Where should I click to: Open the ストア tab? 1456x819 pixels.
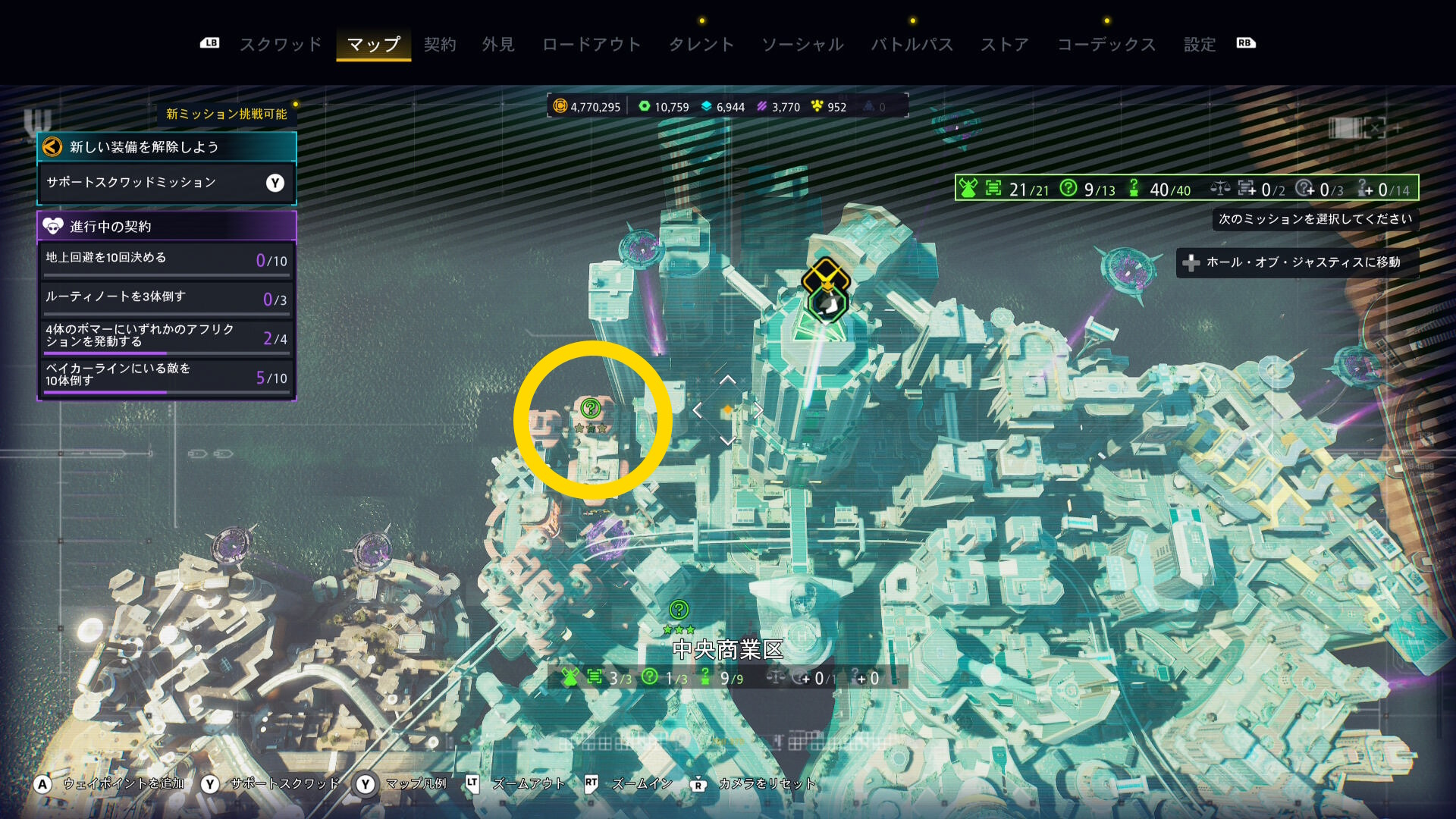click(x=1005, y=45)
